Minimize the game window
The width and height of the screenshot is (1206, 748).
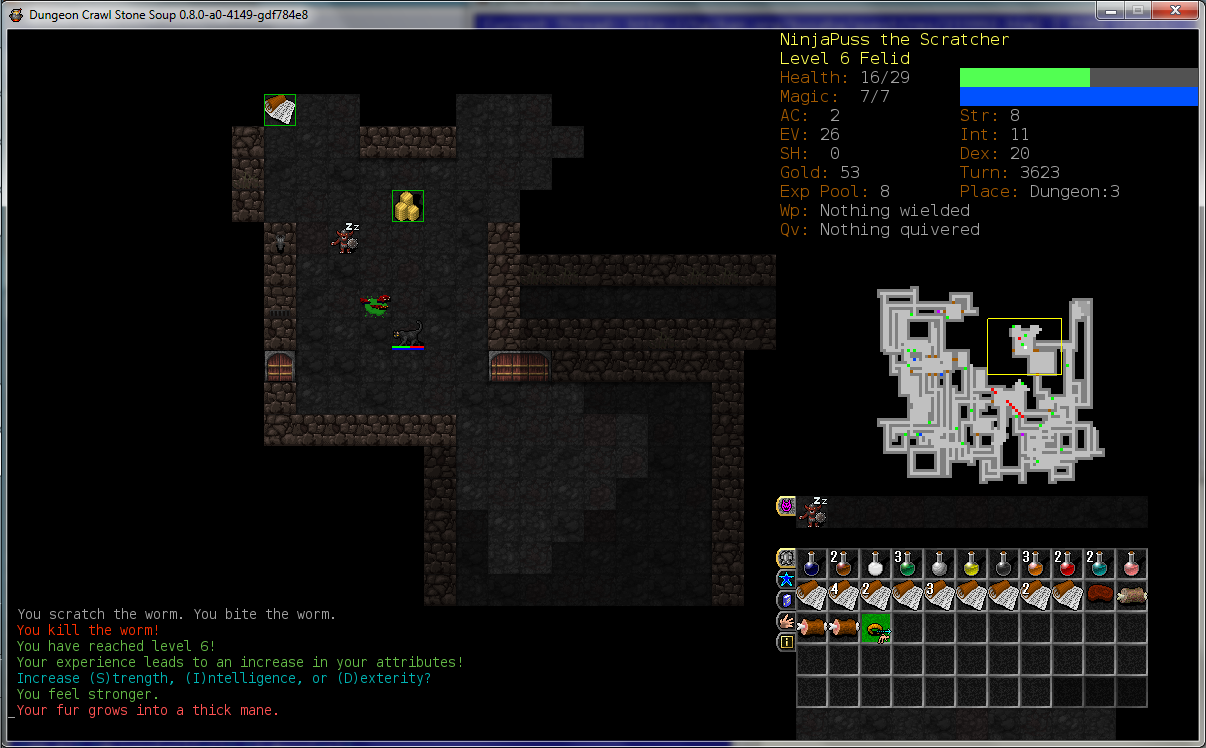pyautogui.click(x=1111, y=11)
